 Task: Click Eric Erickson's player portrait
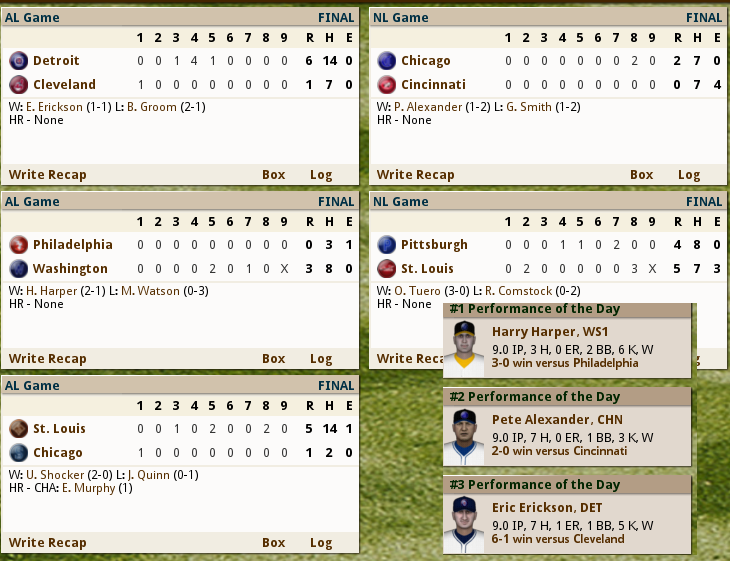[x=462, y=524]
